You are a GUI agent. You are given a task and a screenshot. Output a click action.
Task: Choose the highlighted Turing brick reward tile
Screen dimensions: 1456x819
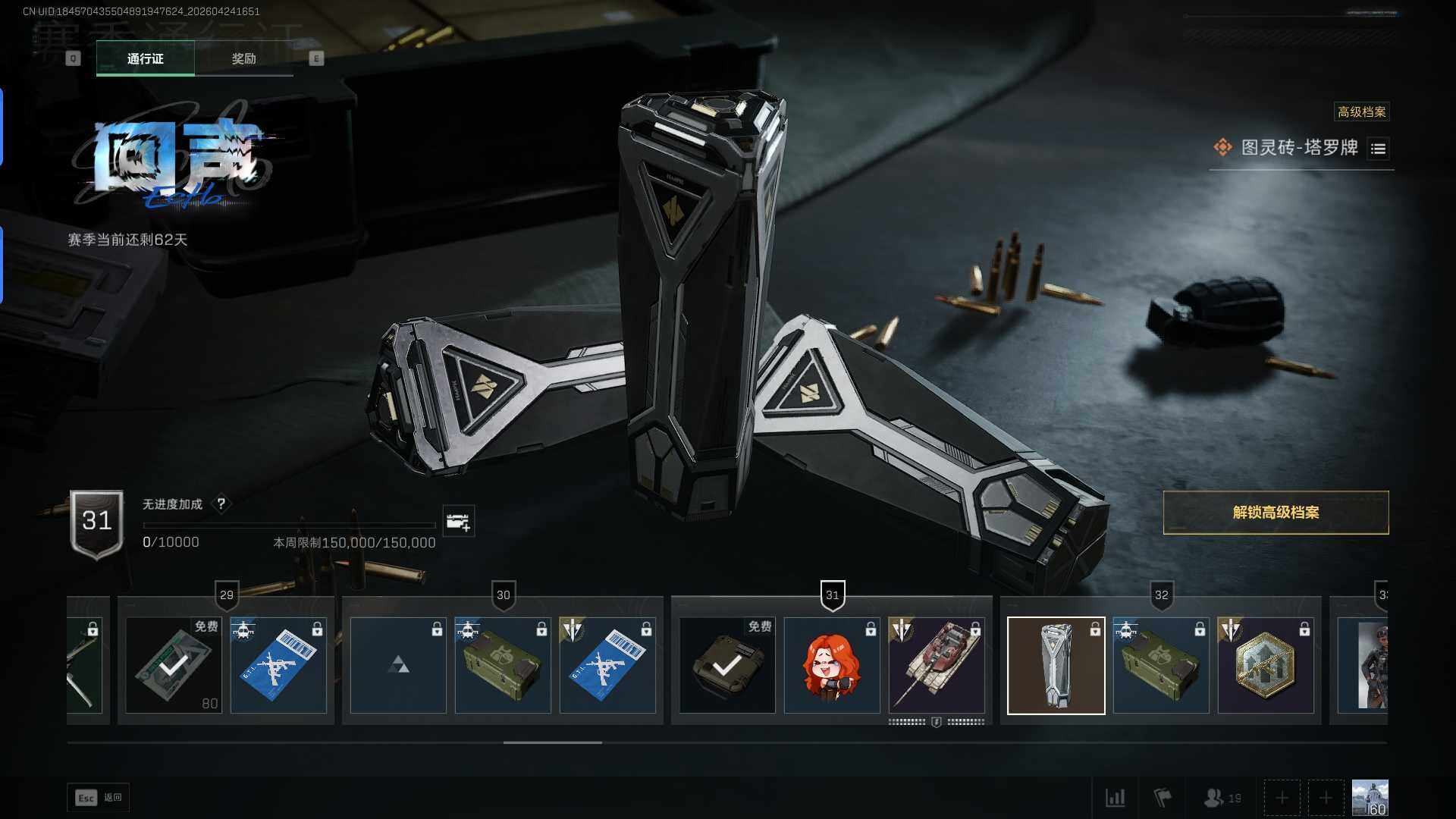click(x=1056, y=665)
